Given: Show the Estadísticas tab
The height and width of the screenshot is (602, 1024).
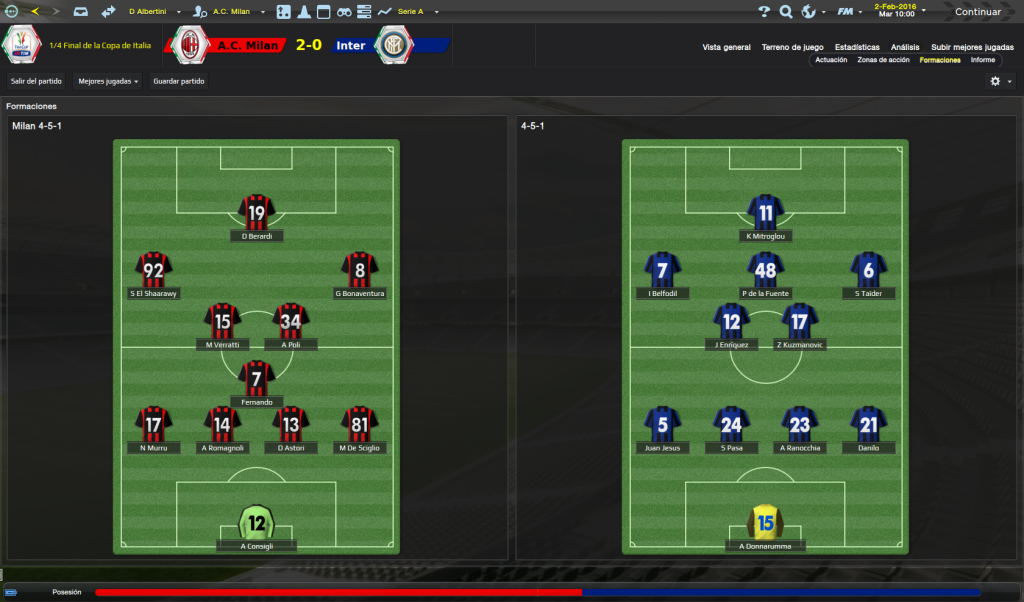Looking at the screenshot, I should tap(857, 47).
